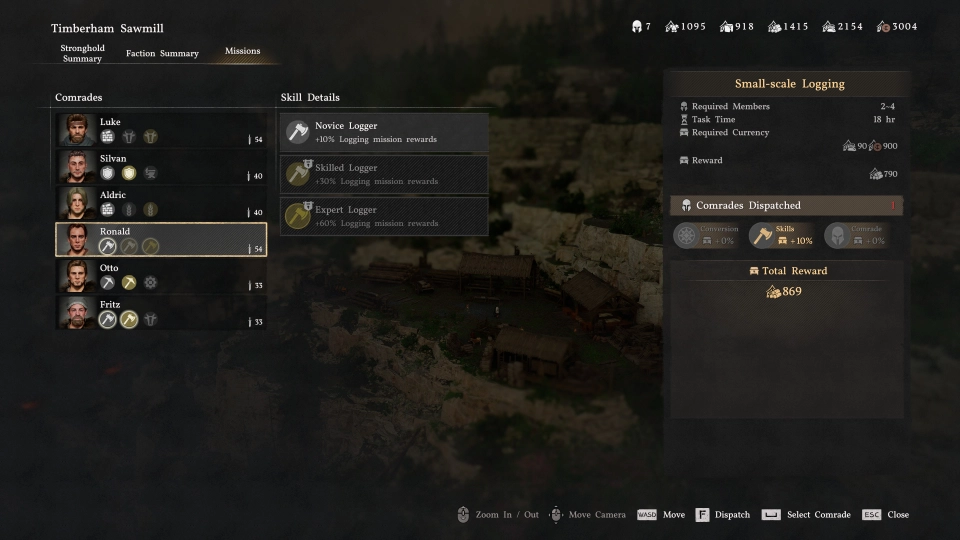This screenshot has width=960, height=540.
Task: Select the Missions tab
Action: click(242, 51)
